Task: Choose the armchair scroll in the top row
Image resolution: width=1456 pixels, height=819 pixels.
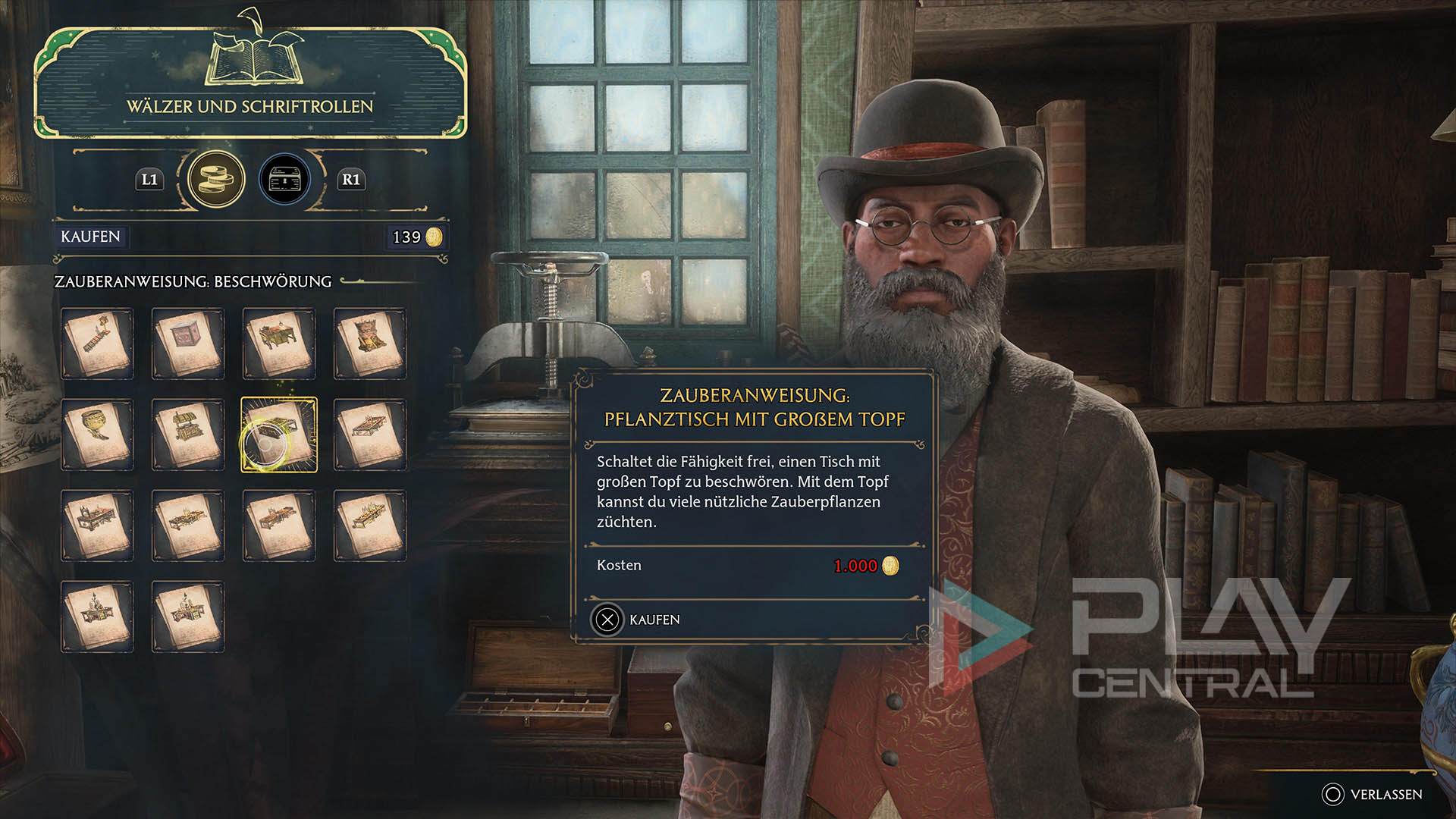Action: [369, 343]
